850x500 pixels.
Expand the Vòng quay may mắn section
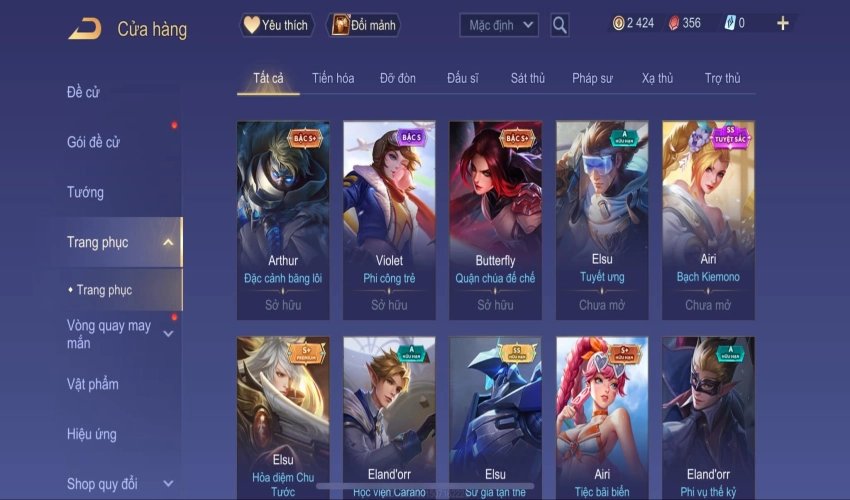110,334
